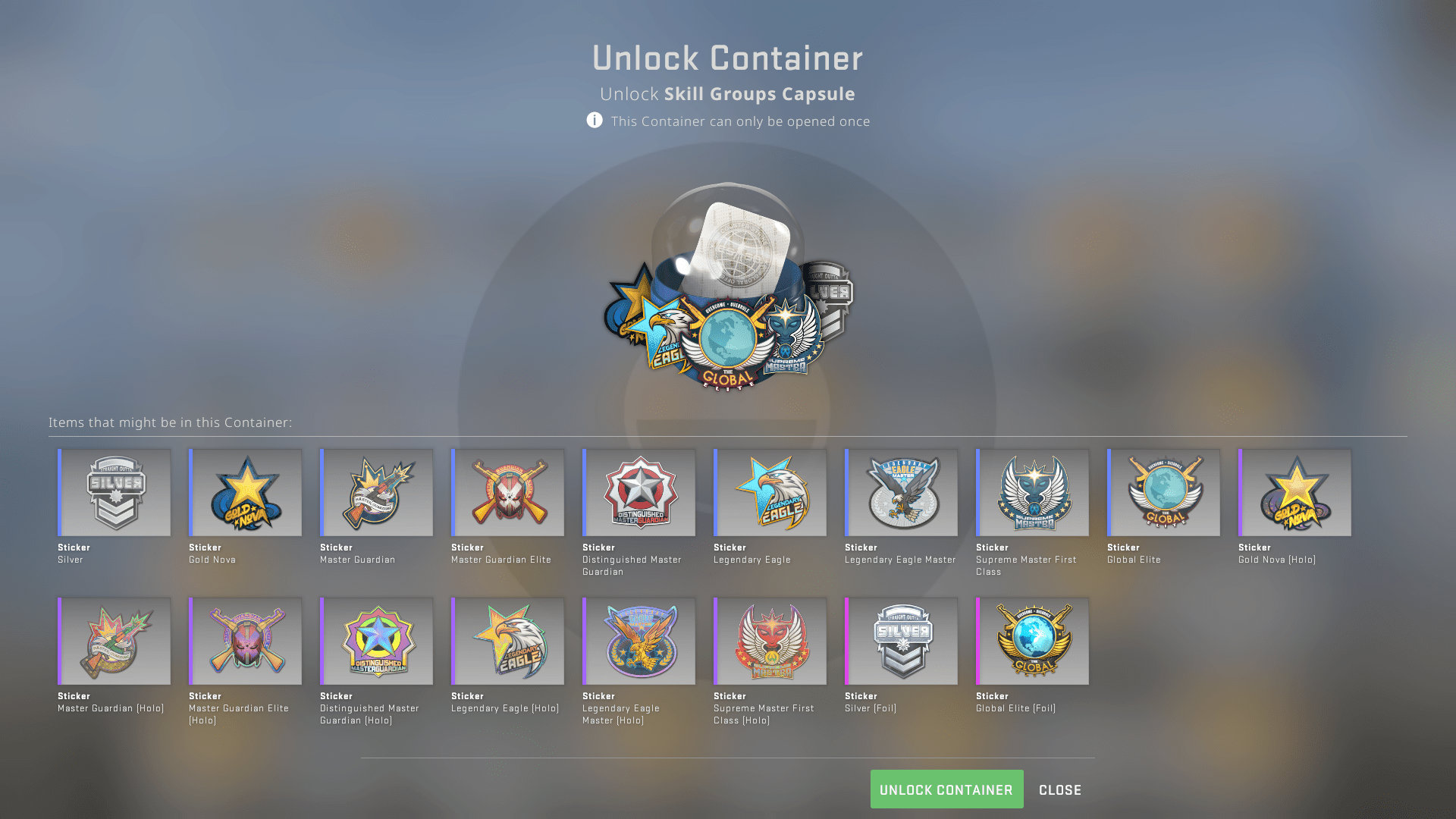Select the Master Guardian Elite sticker
This screenshot has height=819, width=1456.
[x=507, y=492]
